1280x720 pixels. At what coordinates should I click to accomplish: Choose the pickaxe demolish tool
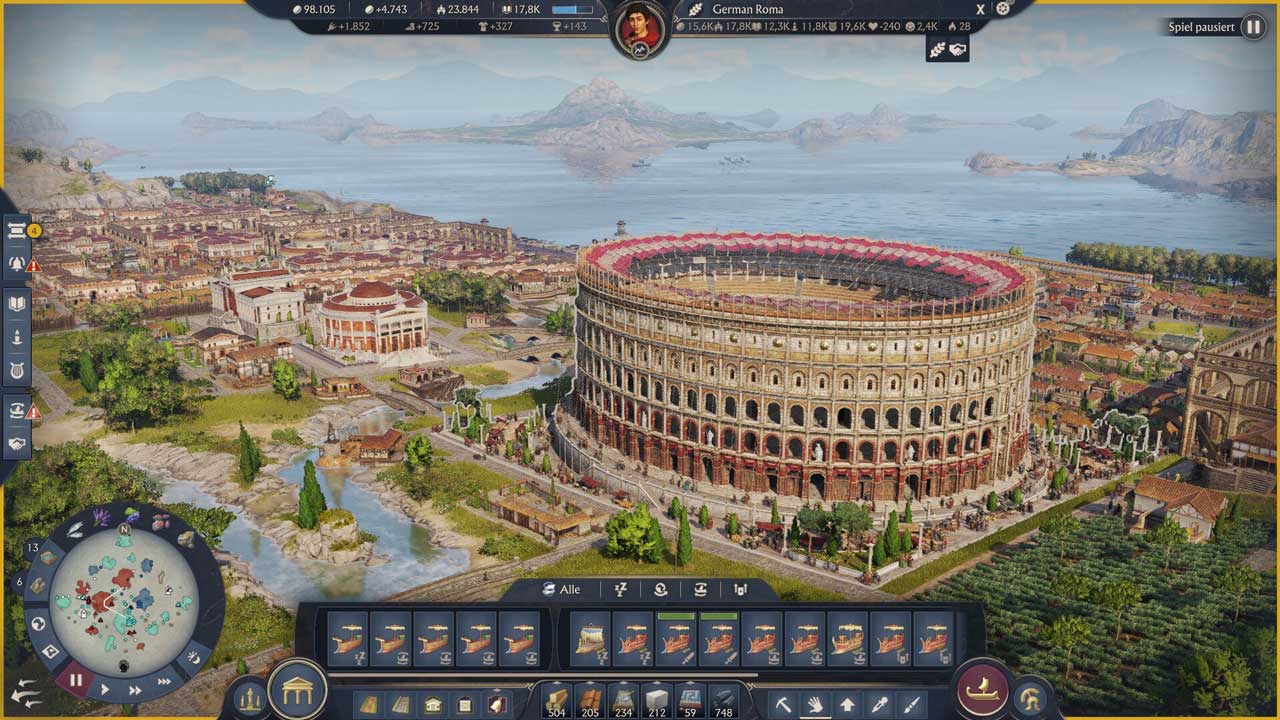[784, 704]
